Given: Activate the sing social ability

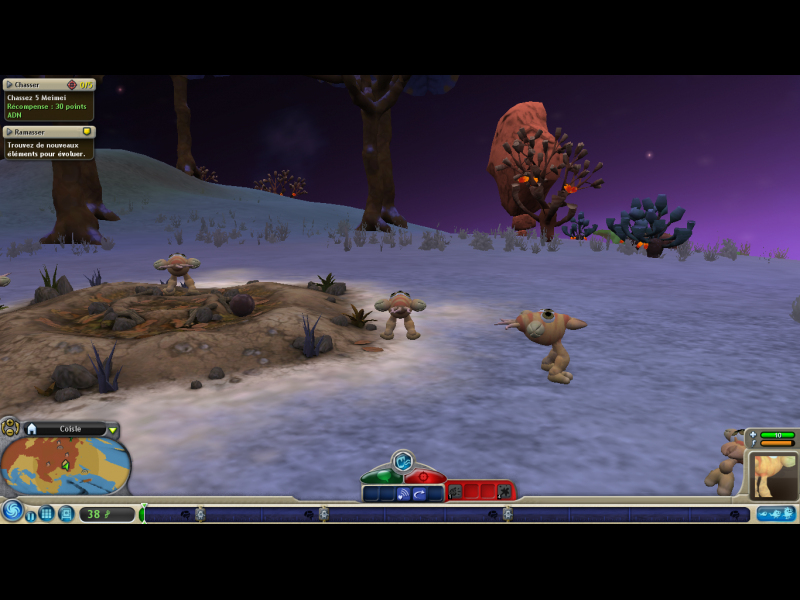Looking at the screenshot, I should [x=403, y=493].
